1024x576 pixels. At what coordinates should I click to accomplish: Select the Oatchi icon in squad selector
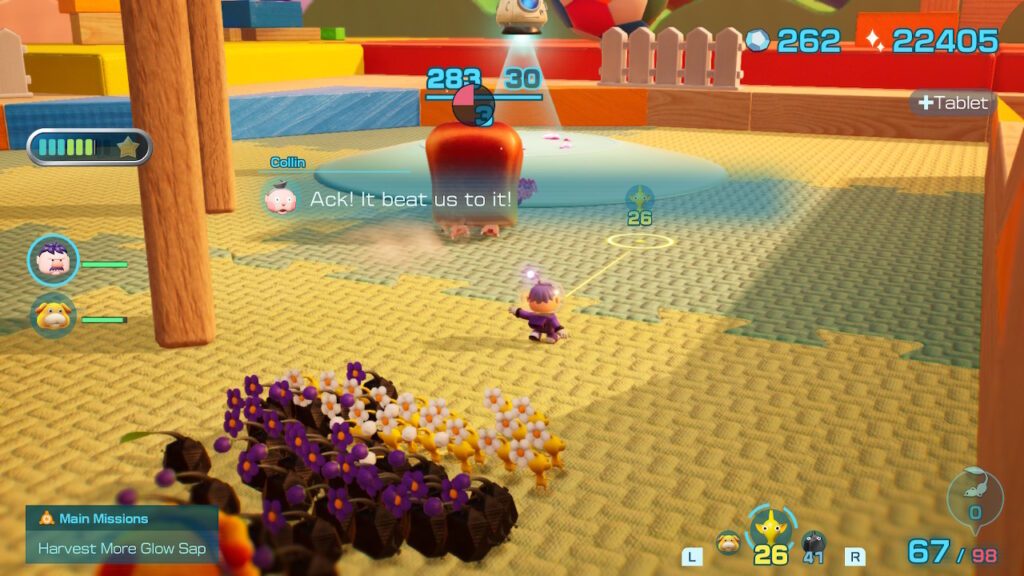tap(729, 545)
